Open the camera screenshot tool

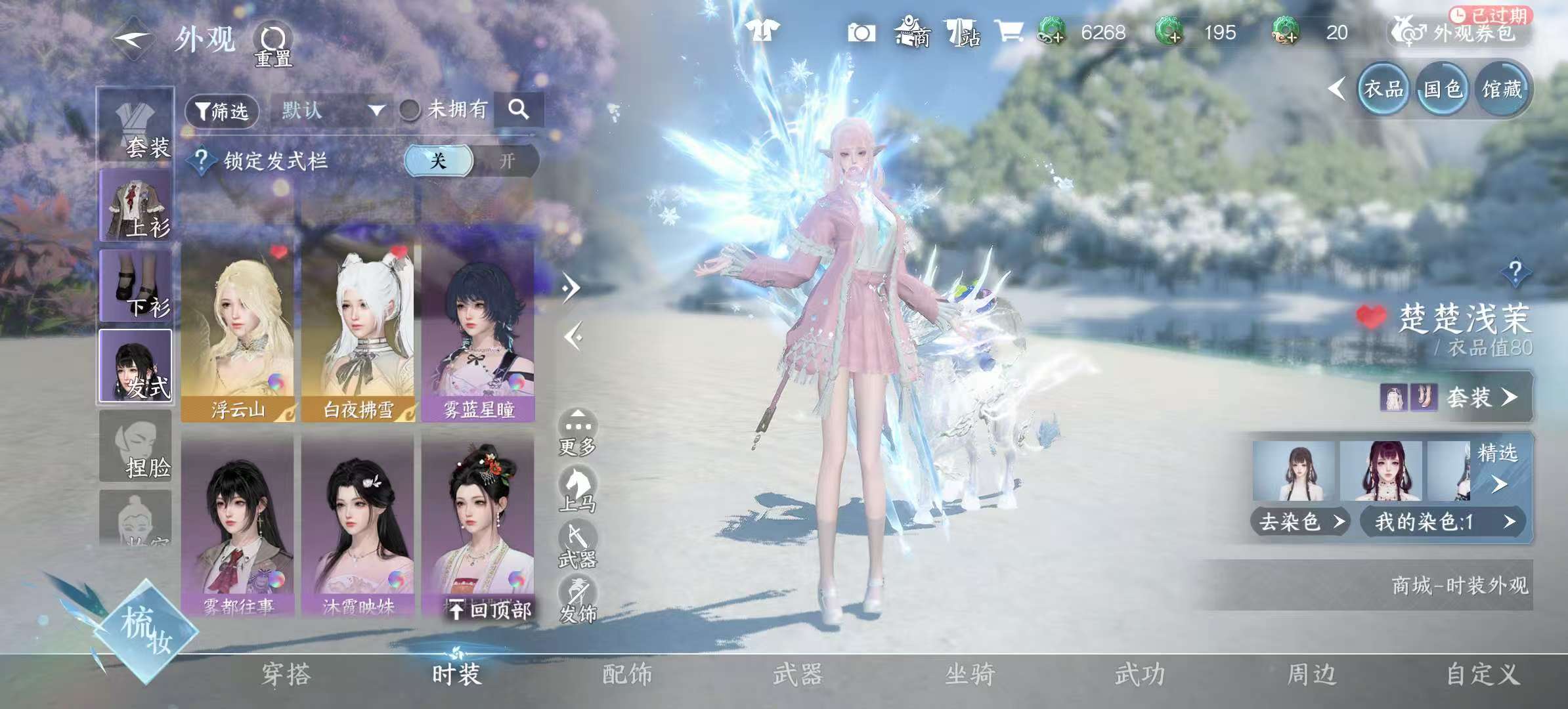860,33
